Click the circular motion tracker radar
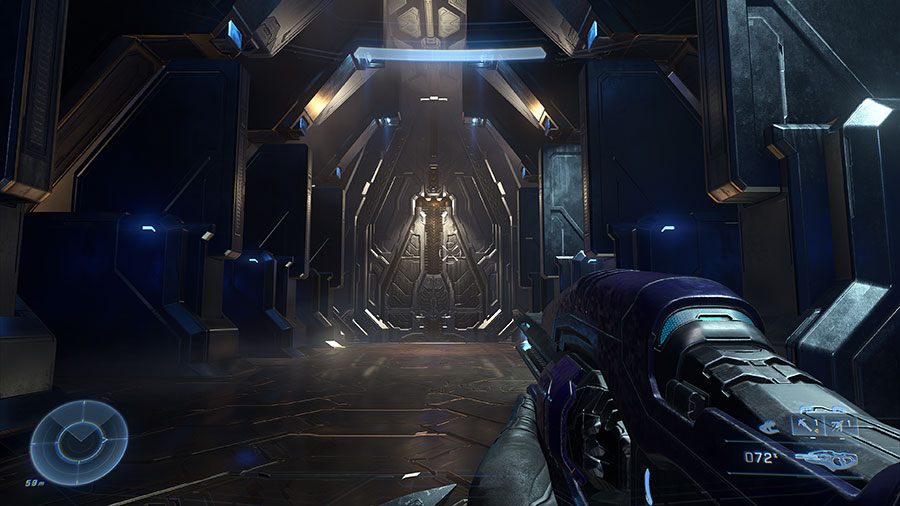 pos(79,441)
